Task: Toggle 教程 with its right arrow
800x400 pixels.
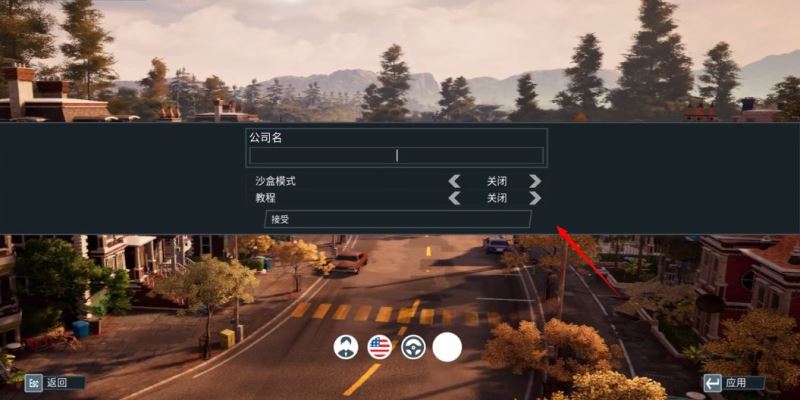Action: (535, 198)
